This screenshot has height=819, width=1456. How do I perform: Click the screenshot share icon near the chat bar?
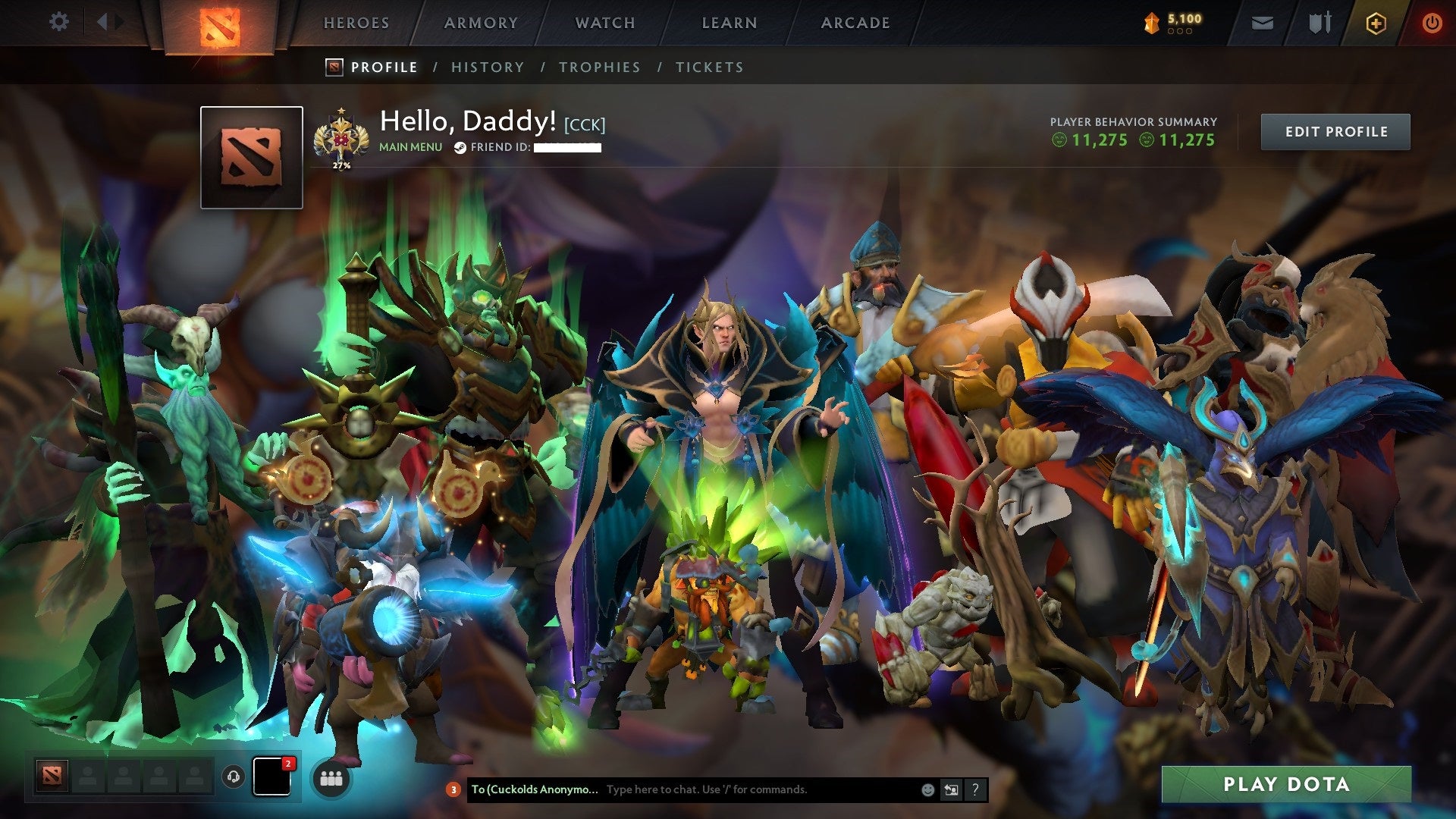950,789
